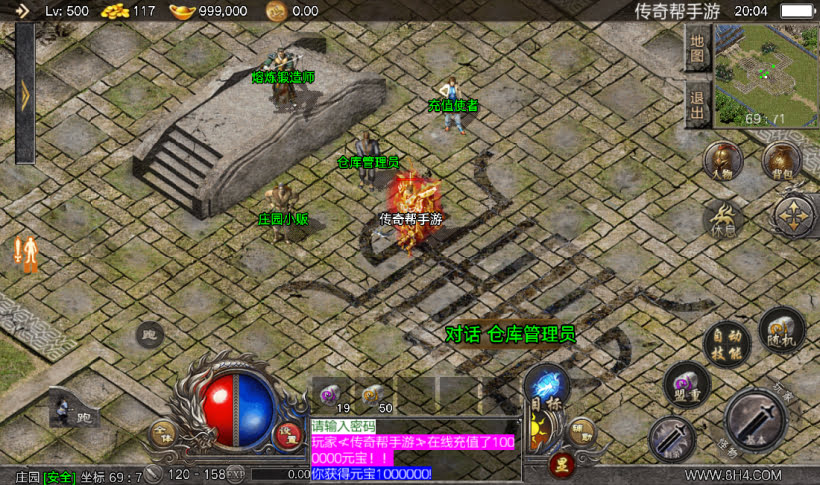Open the red 设置 settings button
This screenshot has height=485, width=820.
[x=288, y=434]
